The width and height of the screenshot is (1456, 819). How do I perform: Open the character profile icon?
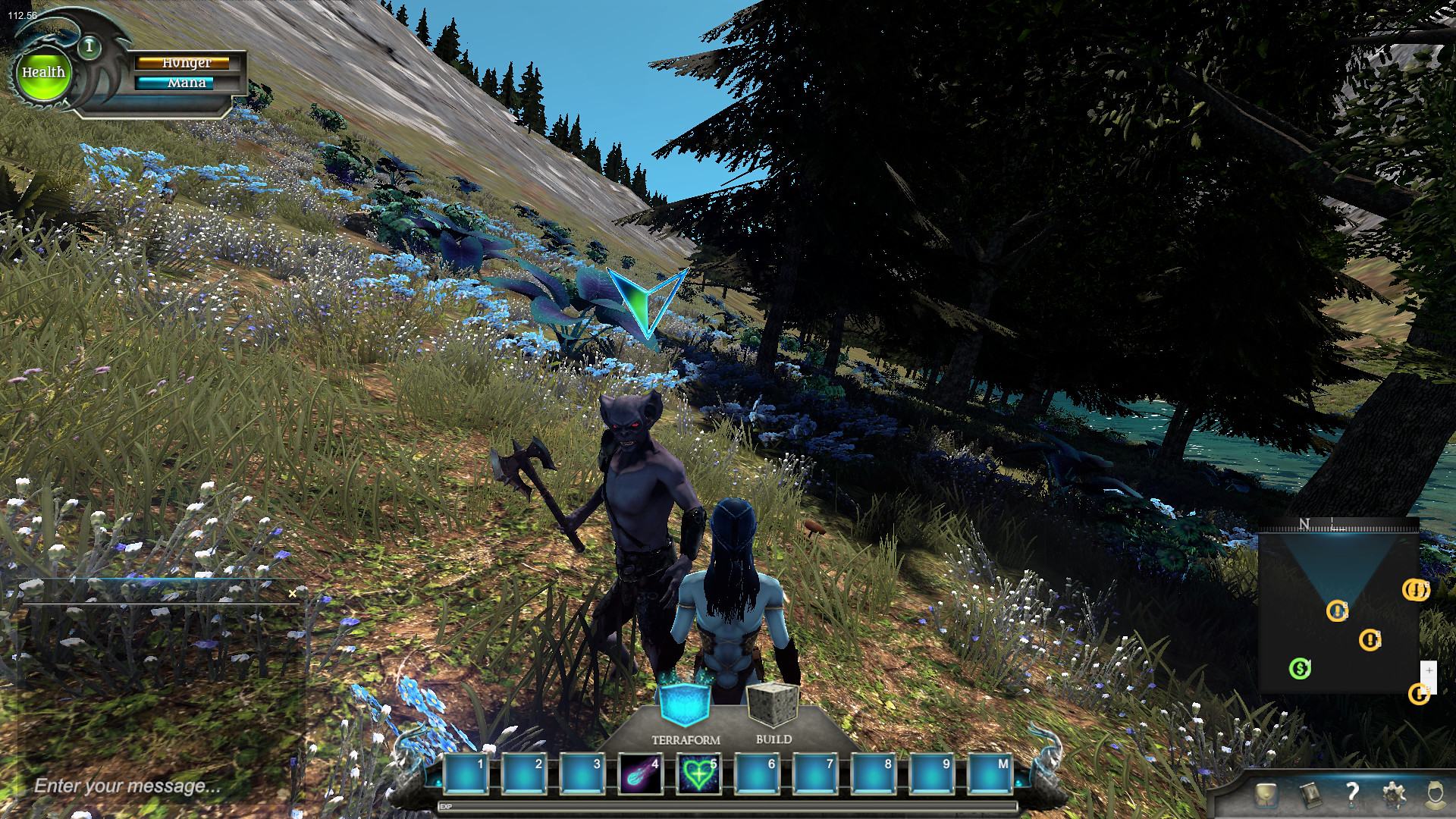tap(1435, 795)
